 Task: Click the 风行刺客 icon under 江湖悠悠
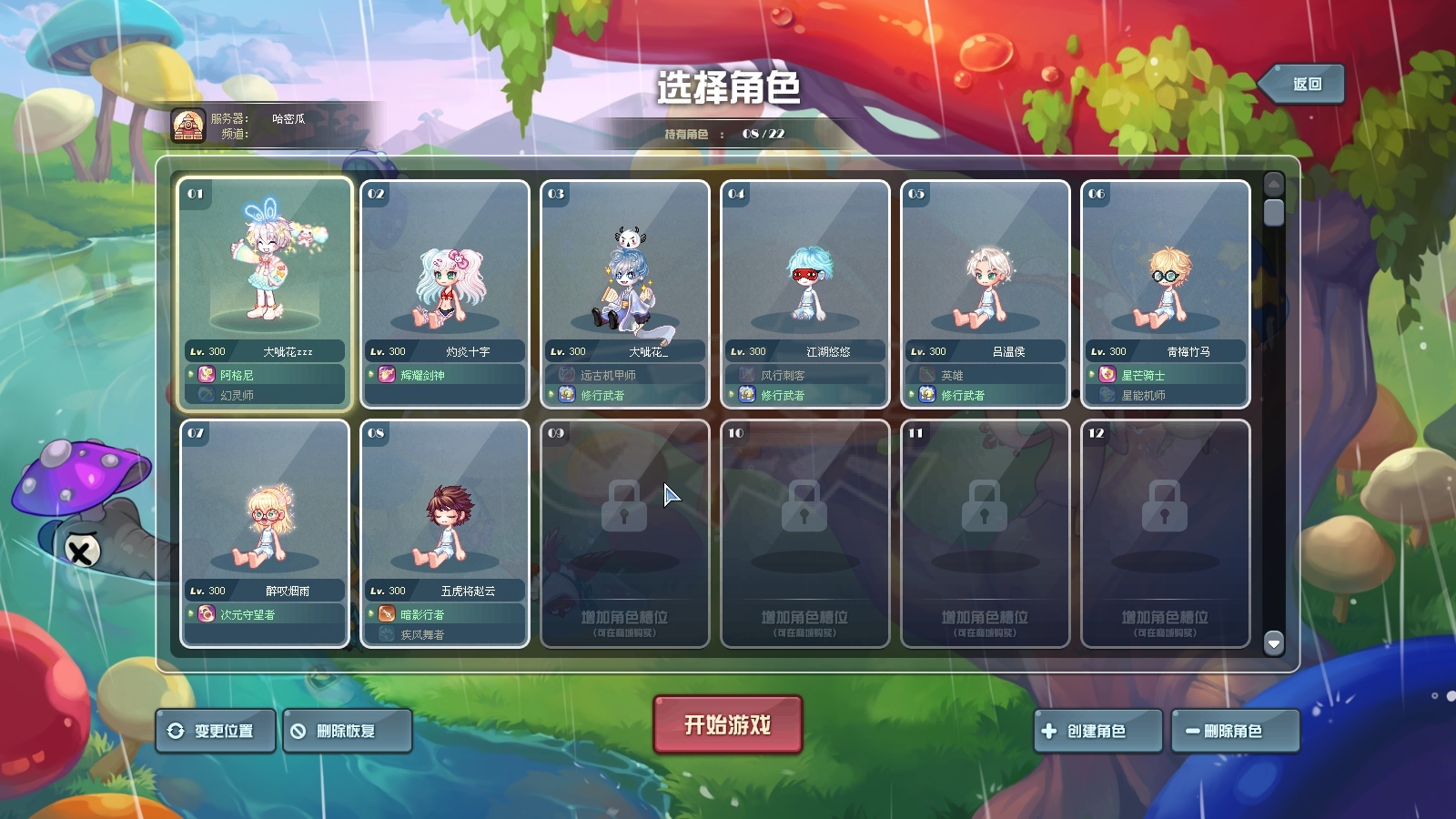(x=744, y=373)
